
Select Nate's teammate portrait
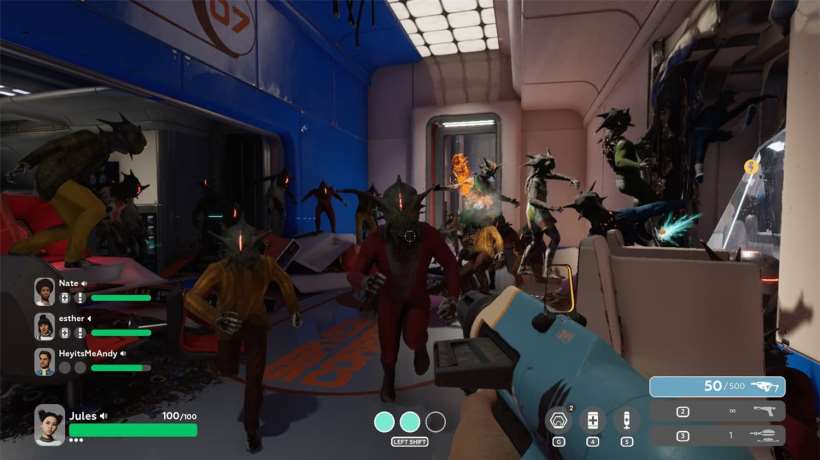coord(45,291)
